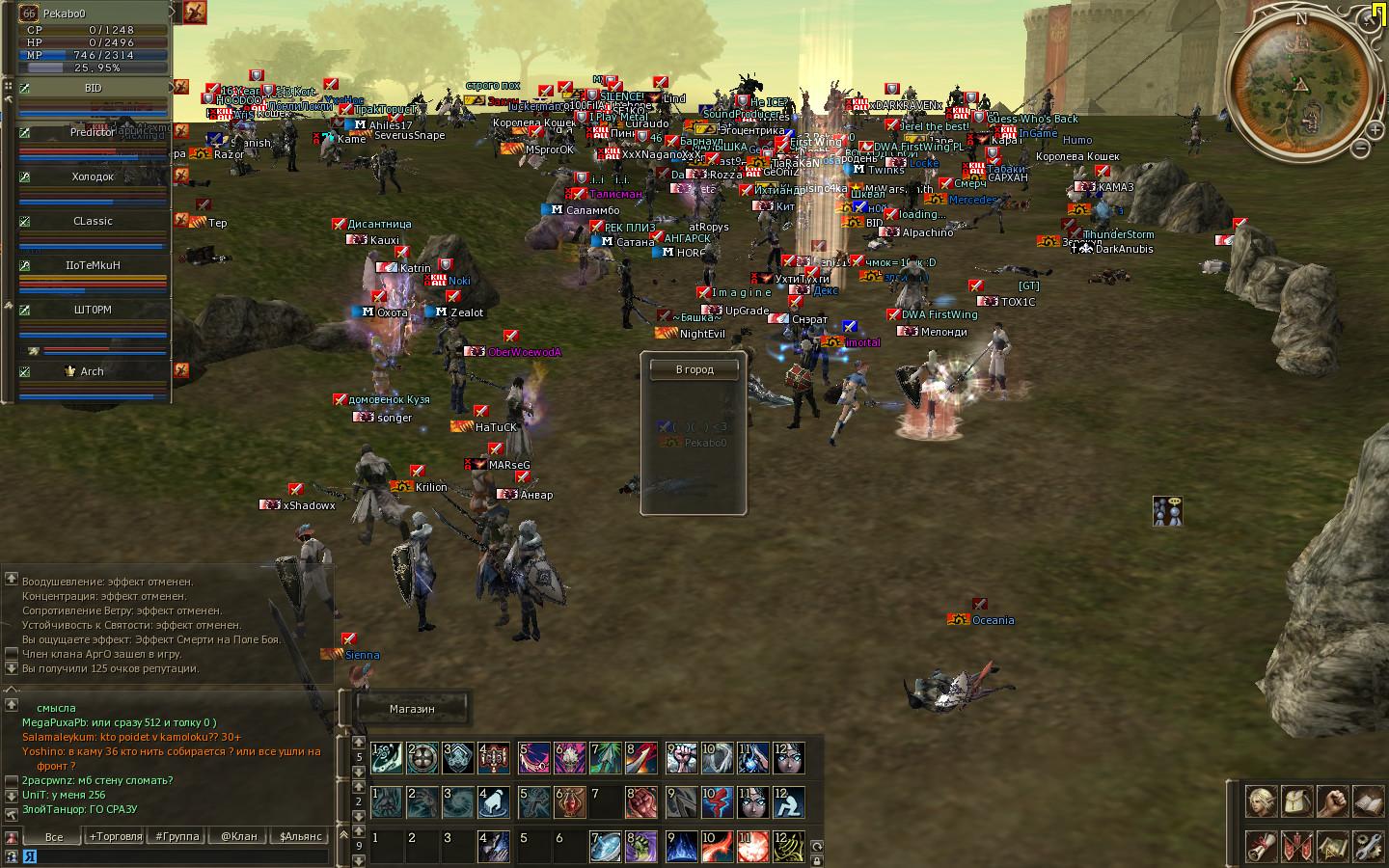Zoom in the minimap with plus button

tap(1375, 128)
